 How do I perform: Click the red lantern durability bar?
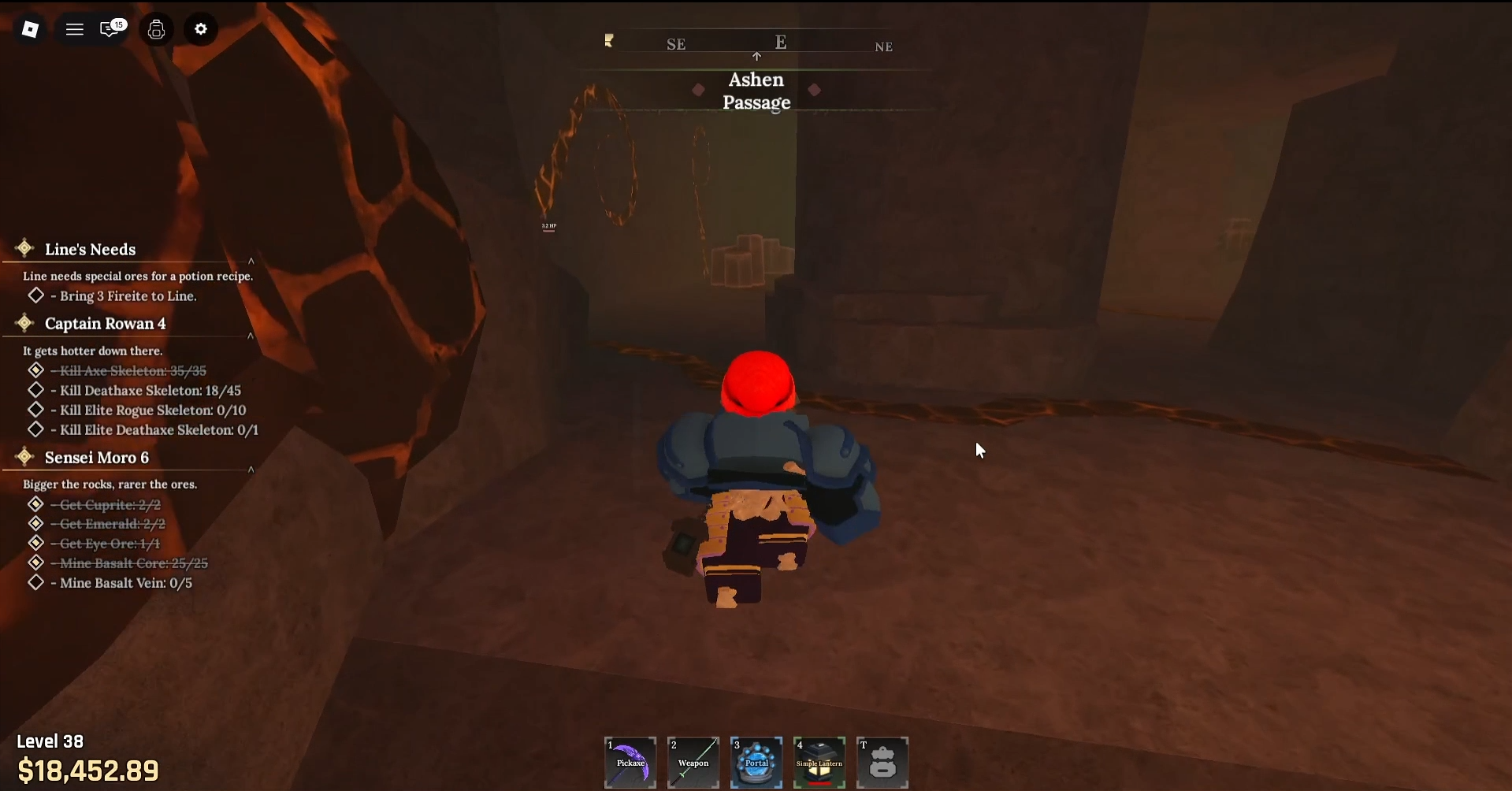click(819, 782)
